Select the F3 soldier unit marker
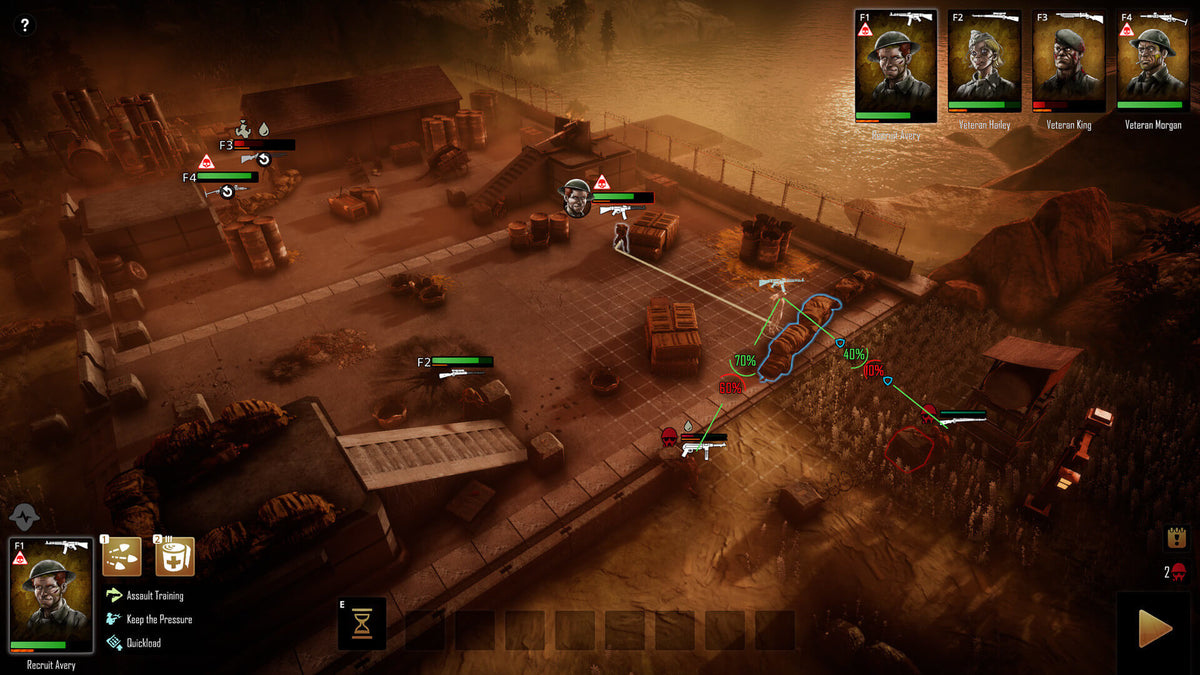1200x675 pixels. [x=257, y=145]
